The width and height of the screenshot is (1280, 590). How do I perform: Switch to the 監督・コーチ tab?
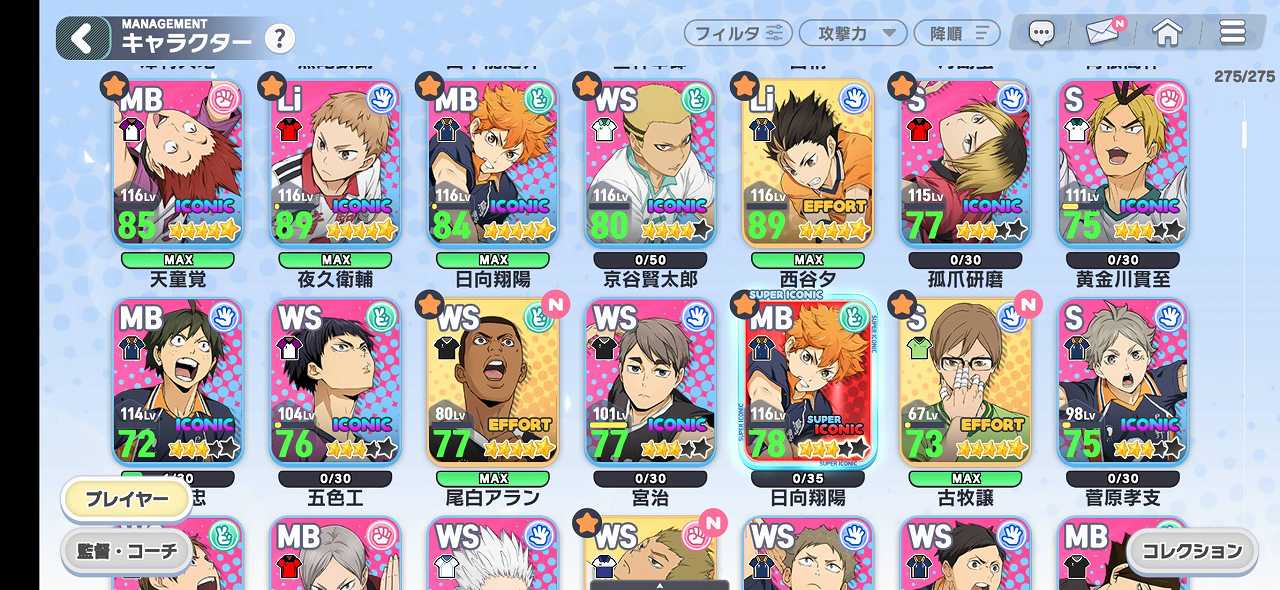pyautogui.click(x=126, y=550)
